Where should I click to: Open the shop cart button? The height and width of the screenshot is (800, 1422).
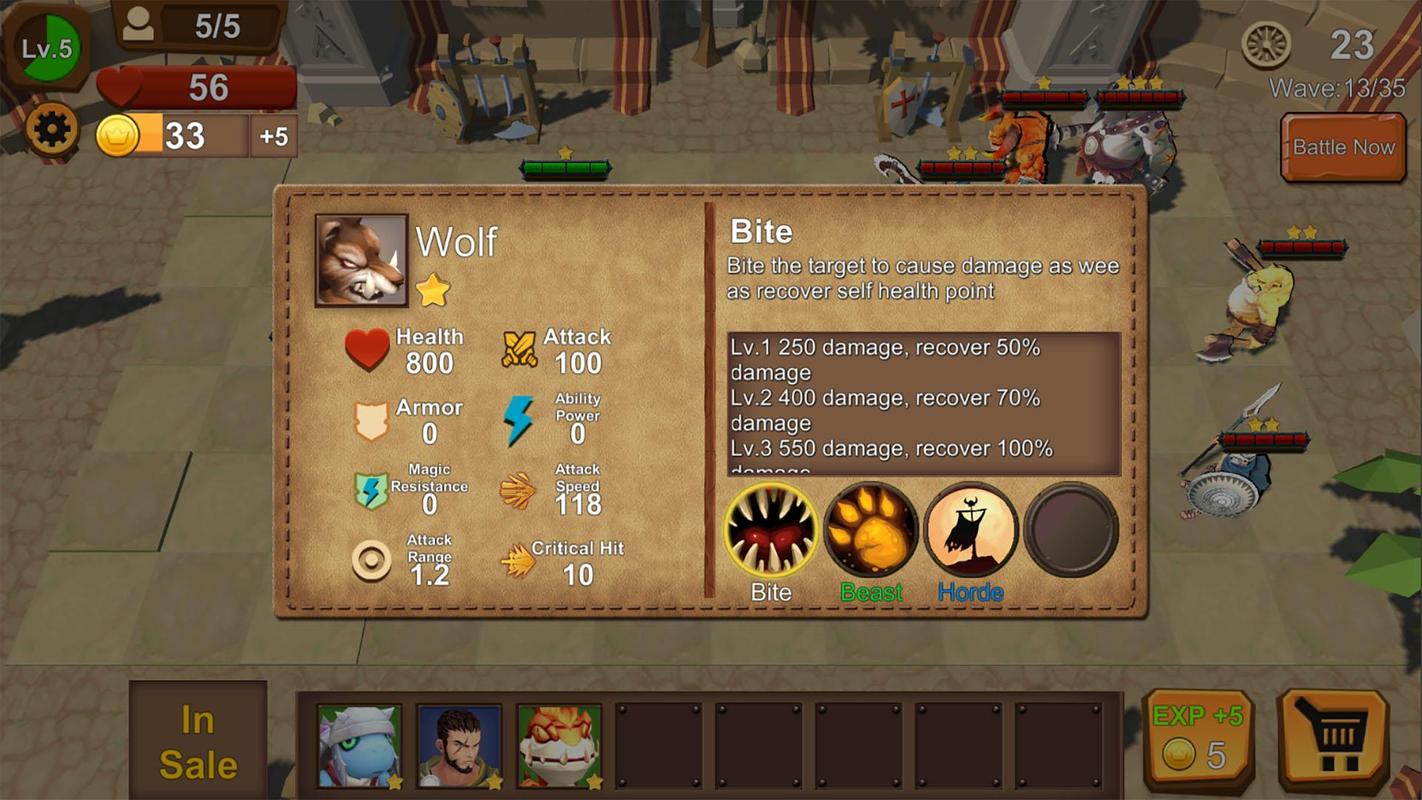1333,739
